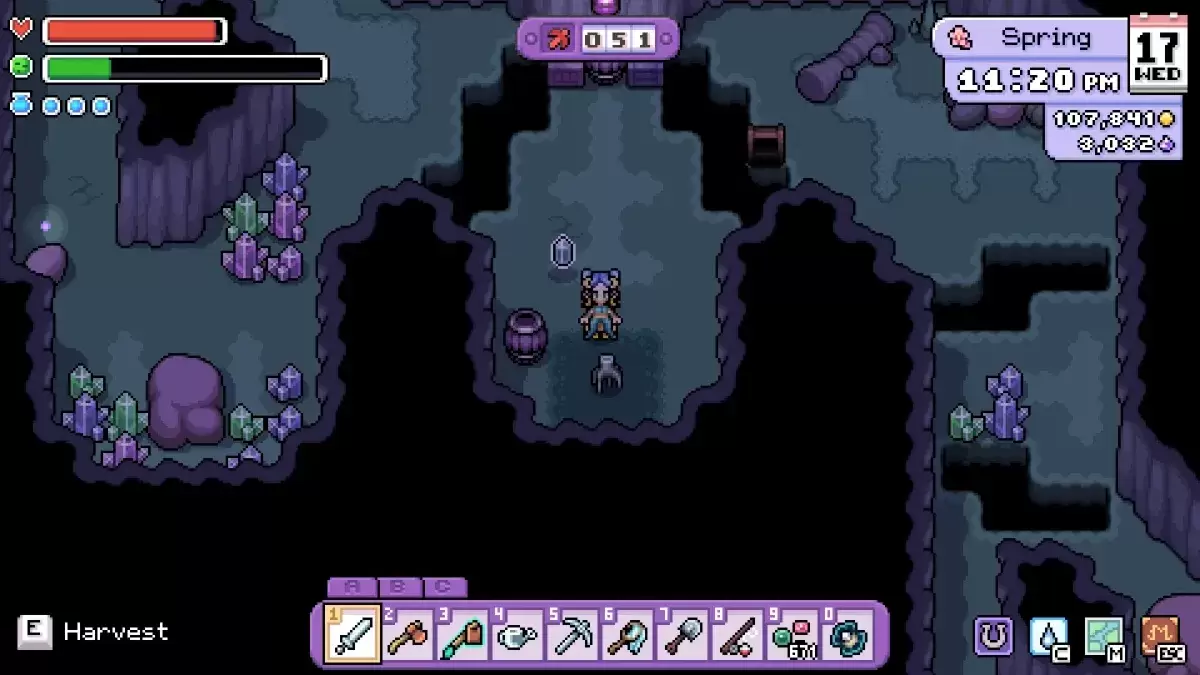Switch to hotbar tab C

coord(445,588)
